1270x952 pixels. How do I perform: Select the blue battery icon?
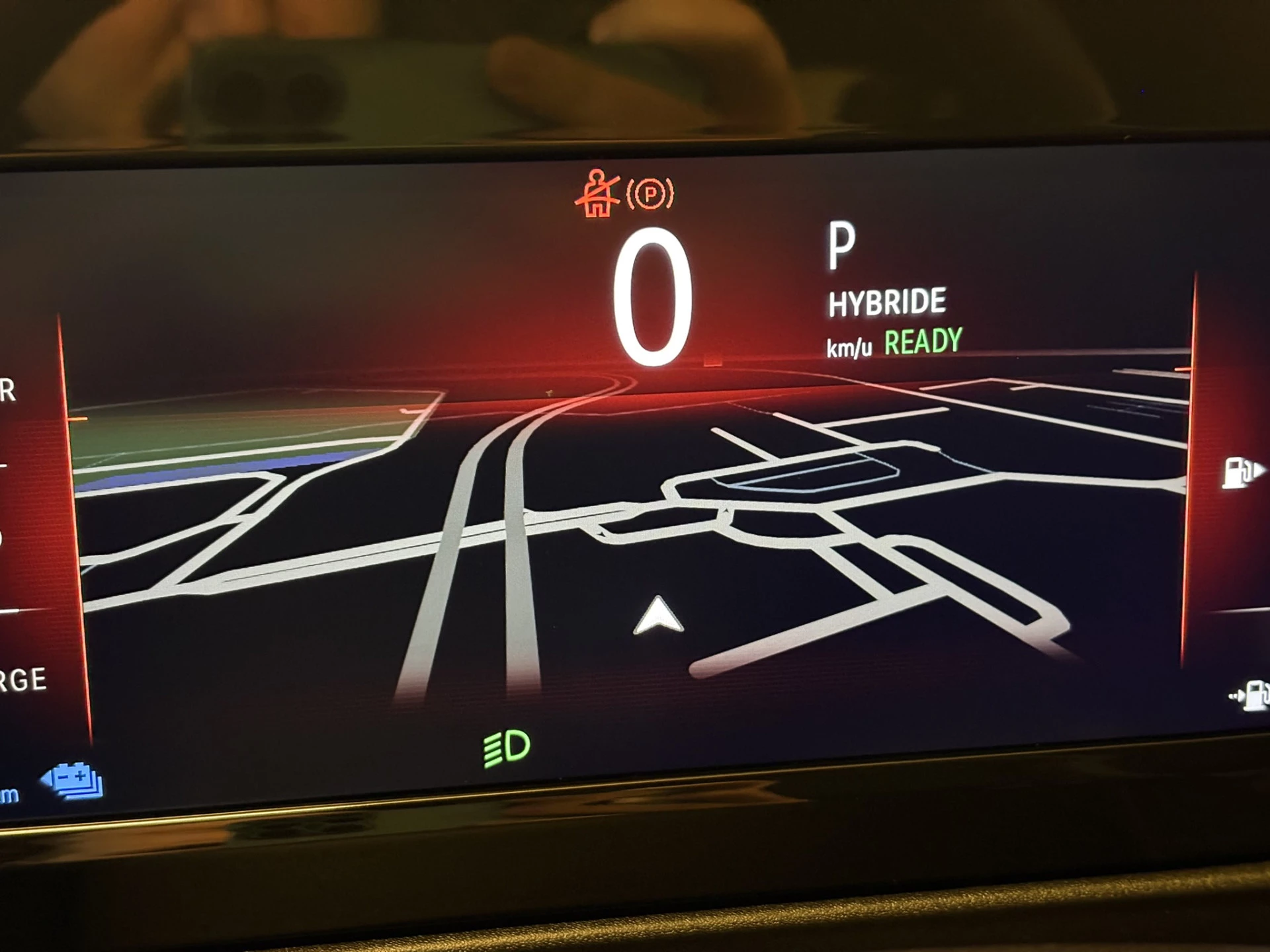(73, 781)
